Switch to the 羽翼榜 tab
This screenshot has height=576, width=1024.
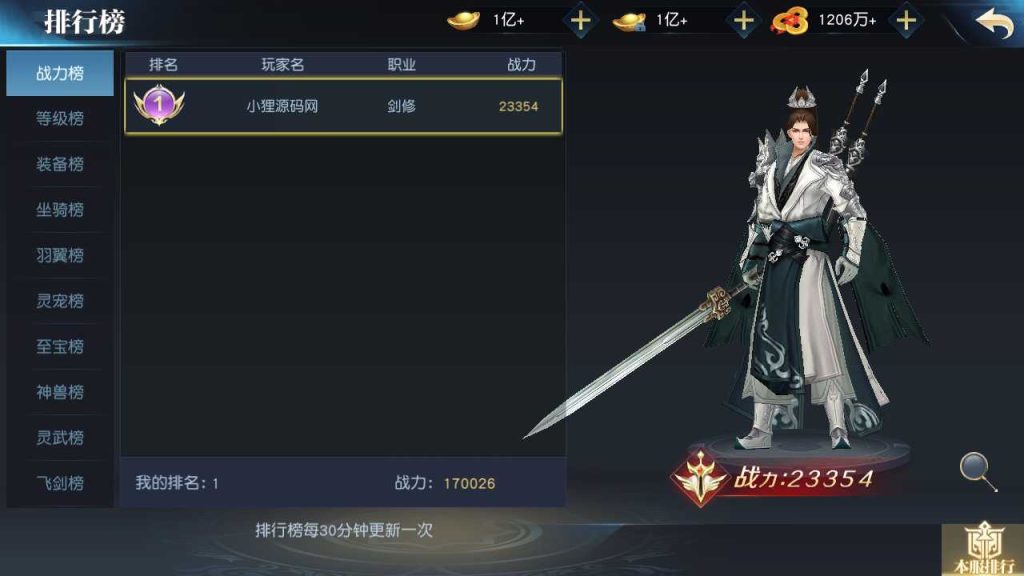click(60, 256)
